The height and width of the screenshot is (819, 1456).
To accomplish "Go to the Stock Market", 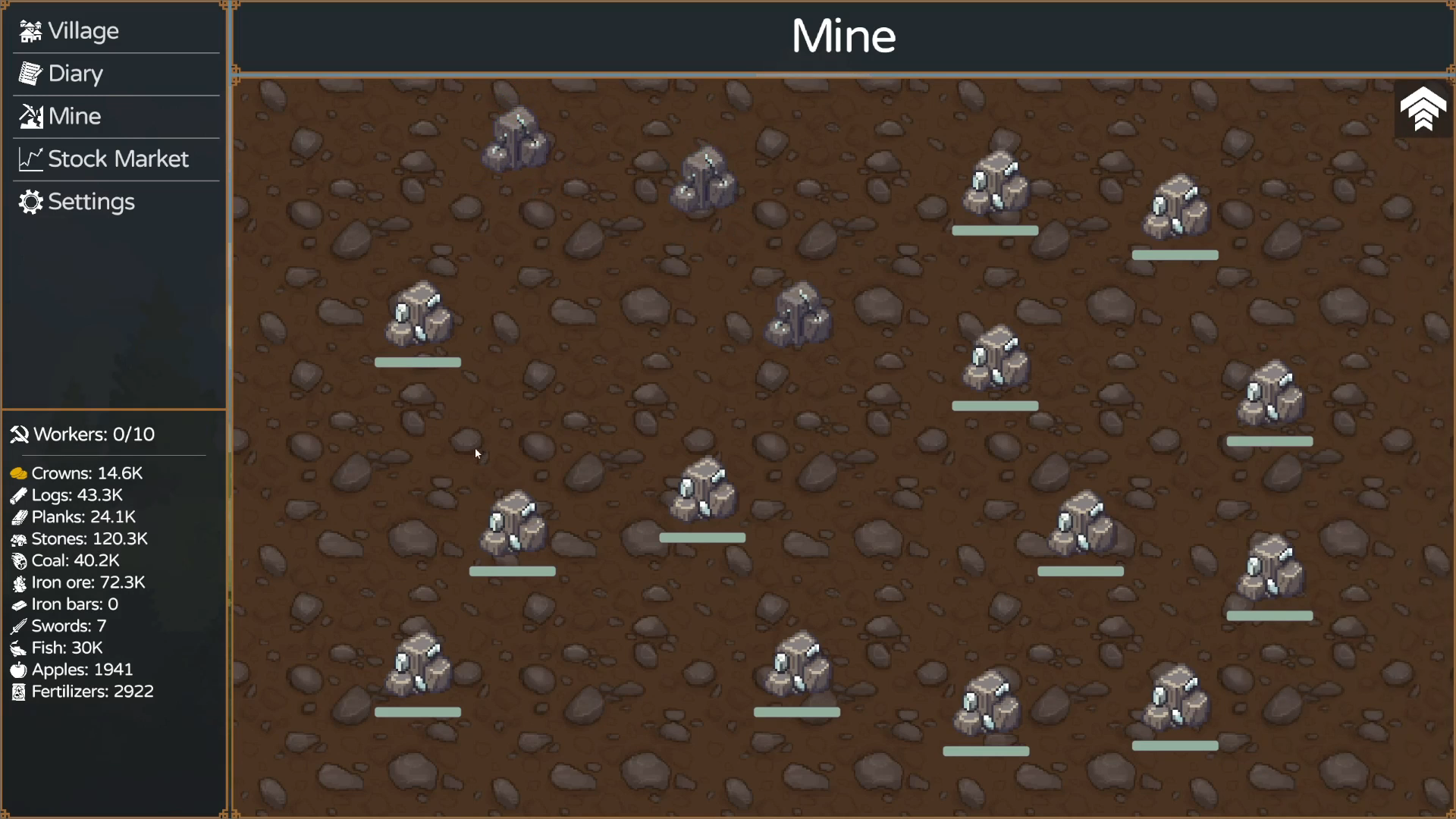I will click(x=117, y=159).
